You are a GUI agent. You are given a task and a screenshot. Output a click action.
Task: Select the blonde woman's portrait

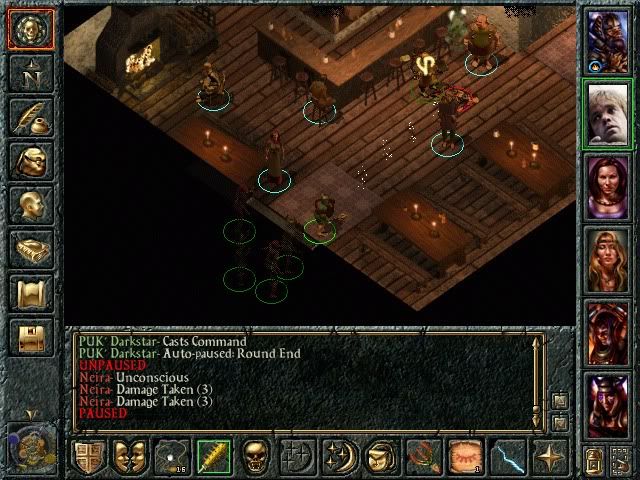click(x=607, y=260)
